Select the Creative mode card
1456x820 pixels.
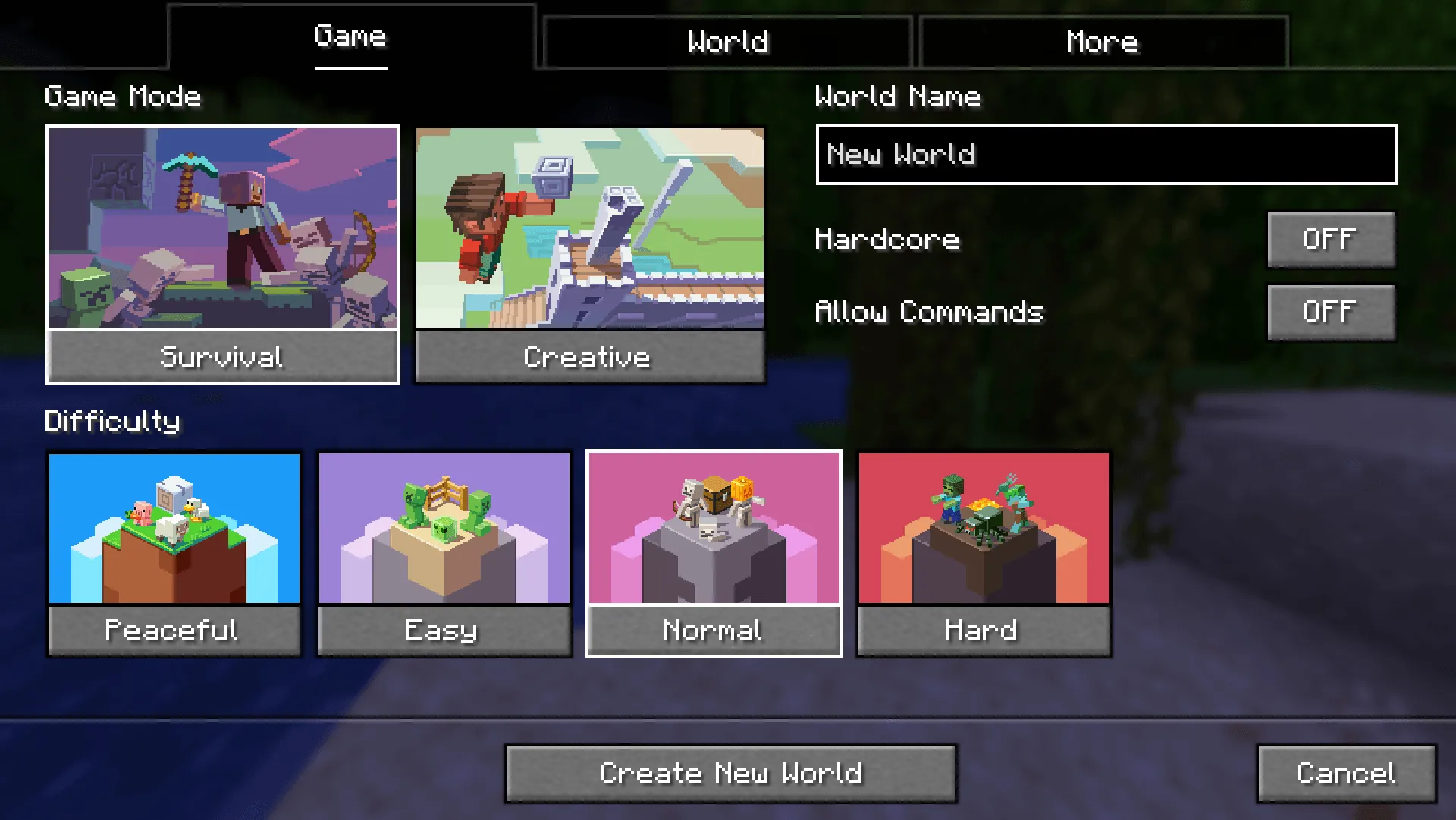pyautogui.click(x=590, y=254)
